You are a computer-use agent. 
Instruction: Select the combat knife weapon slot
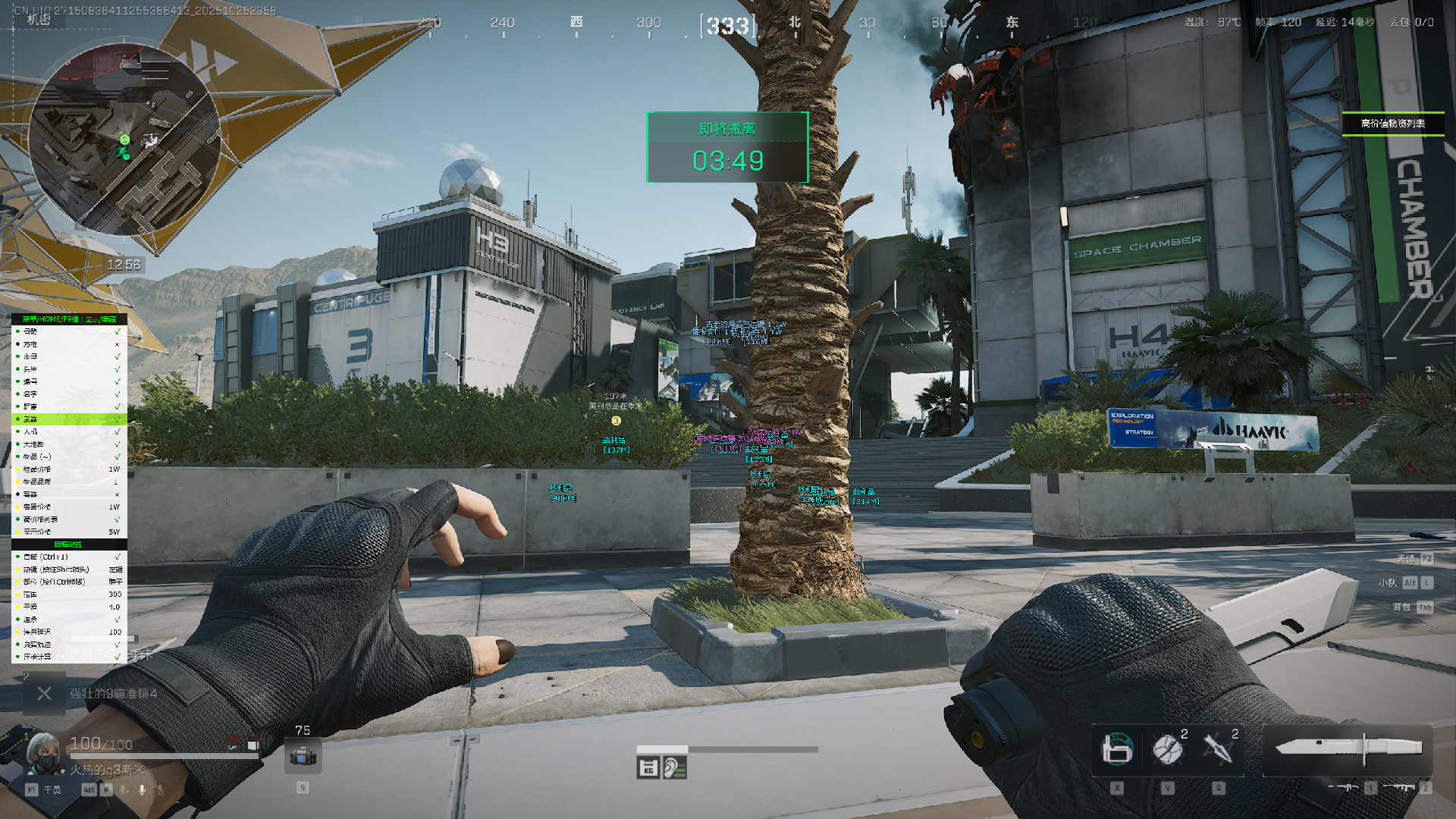pos(1348,749)
